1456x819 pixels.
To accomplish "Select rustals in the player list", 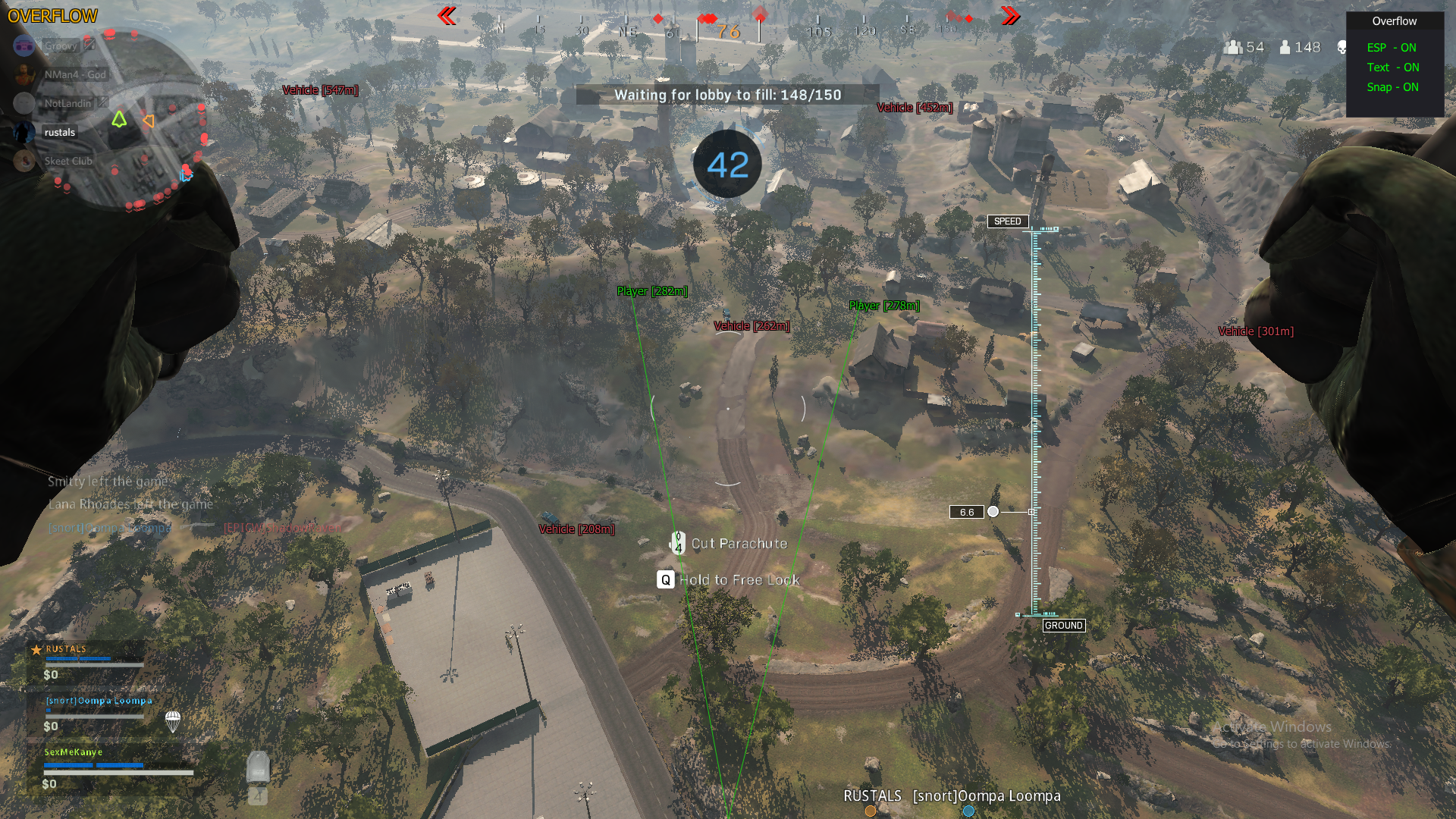I will point(59,132).
